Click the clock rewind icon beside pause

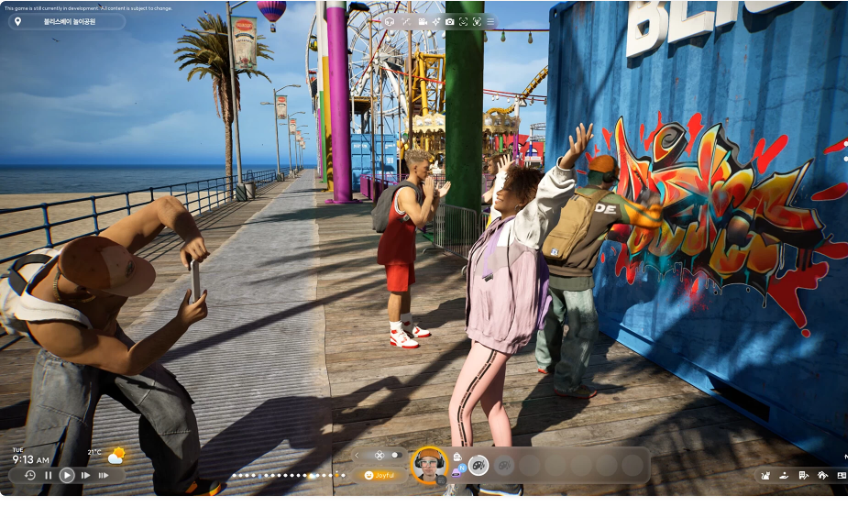pyautogui.click(x=30, y=475)
